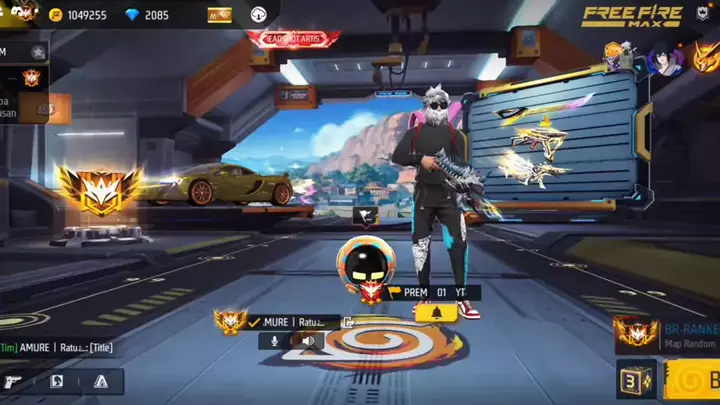Screen dimensions: 720x405
Task: Select the triangle emblem icon in bottom bar
Action: 100,381
